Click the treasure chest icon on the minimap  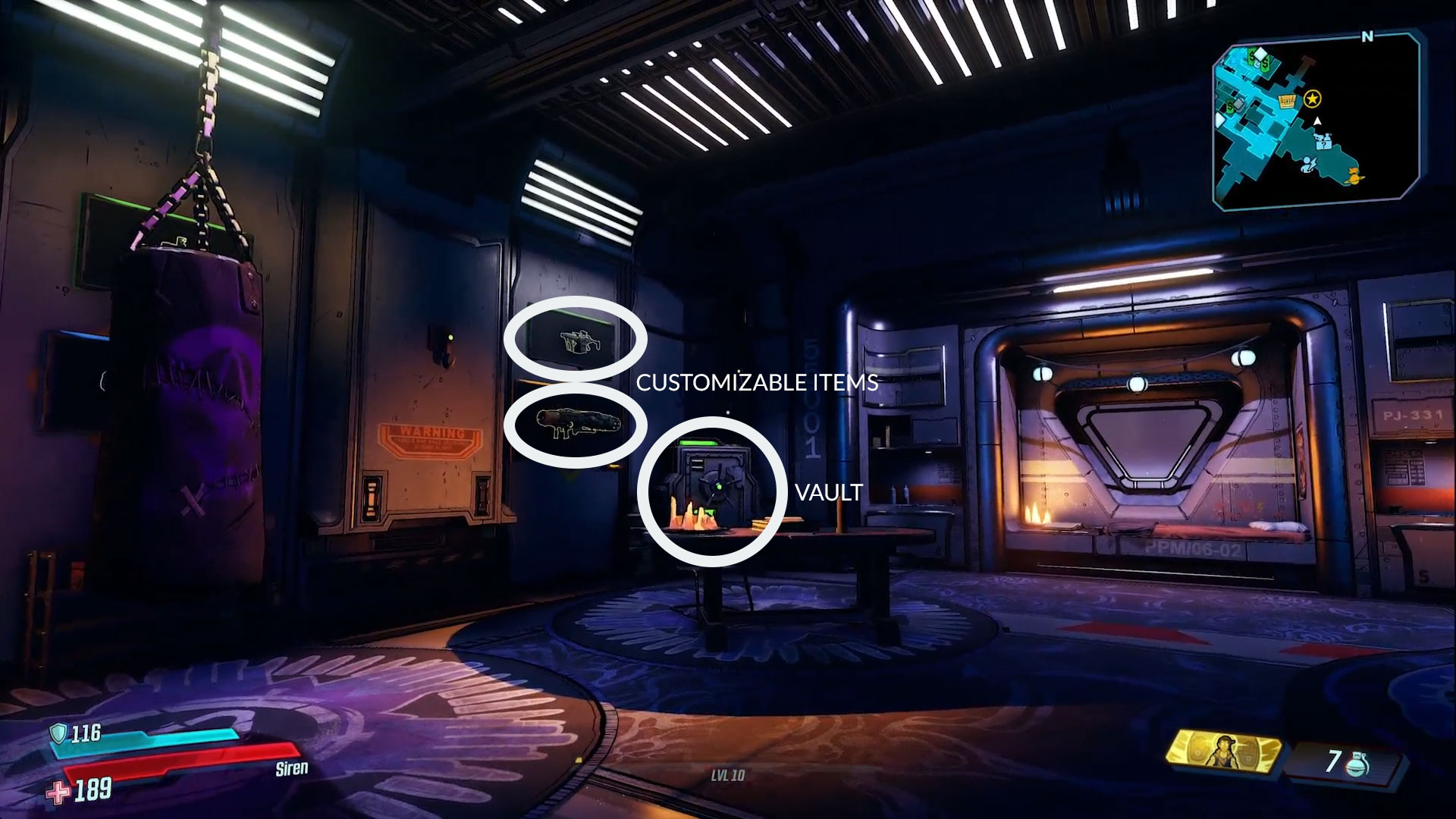pos(1288,101)
